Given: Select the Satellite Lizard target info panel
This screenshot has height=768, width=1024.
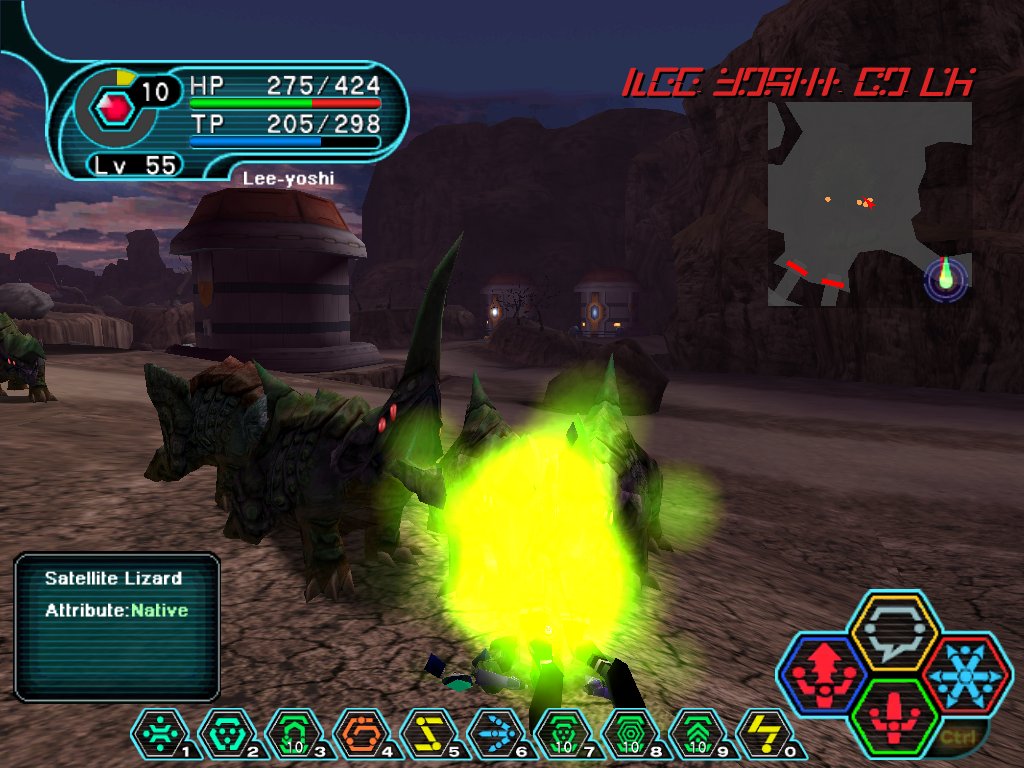Looking at the screenshot, I should 117,626.
